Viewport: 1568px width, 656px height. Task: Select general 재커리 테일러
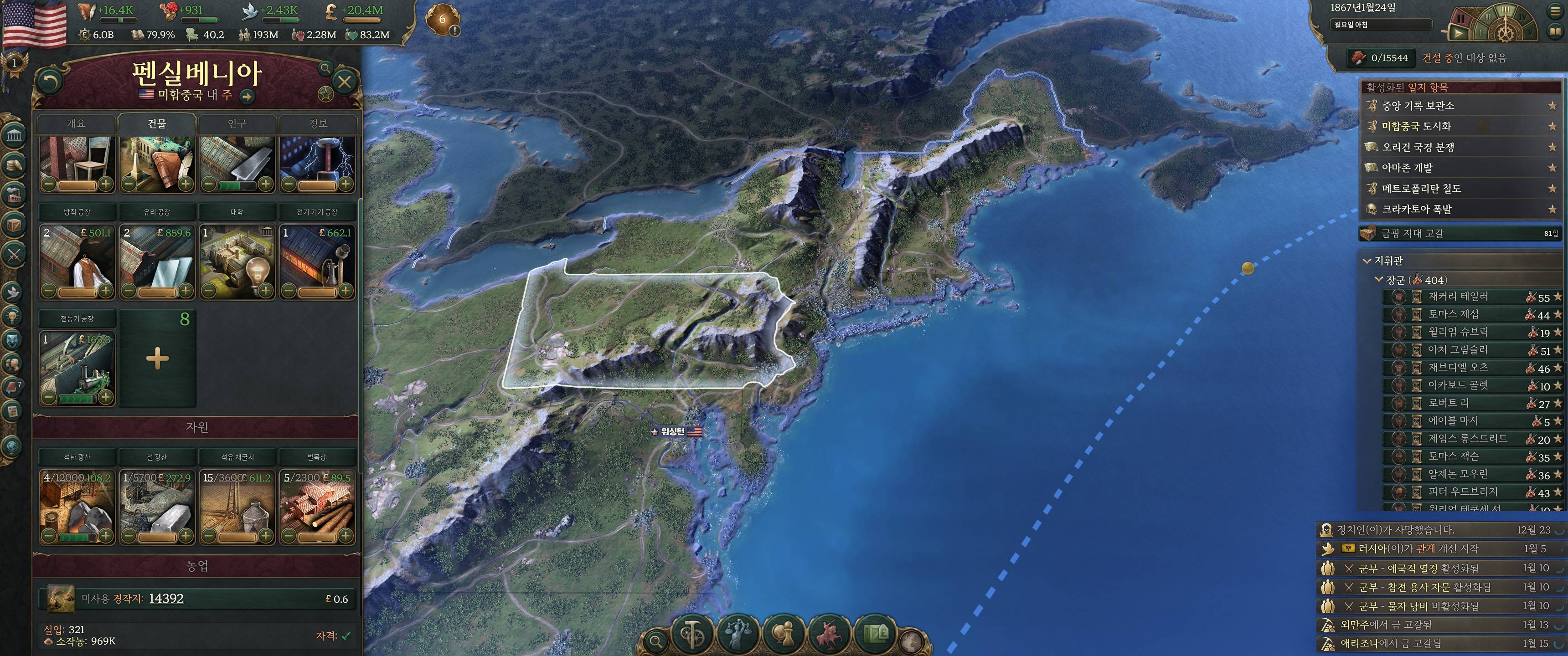(1458, 297)
